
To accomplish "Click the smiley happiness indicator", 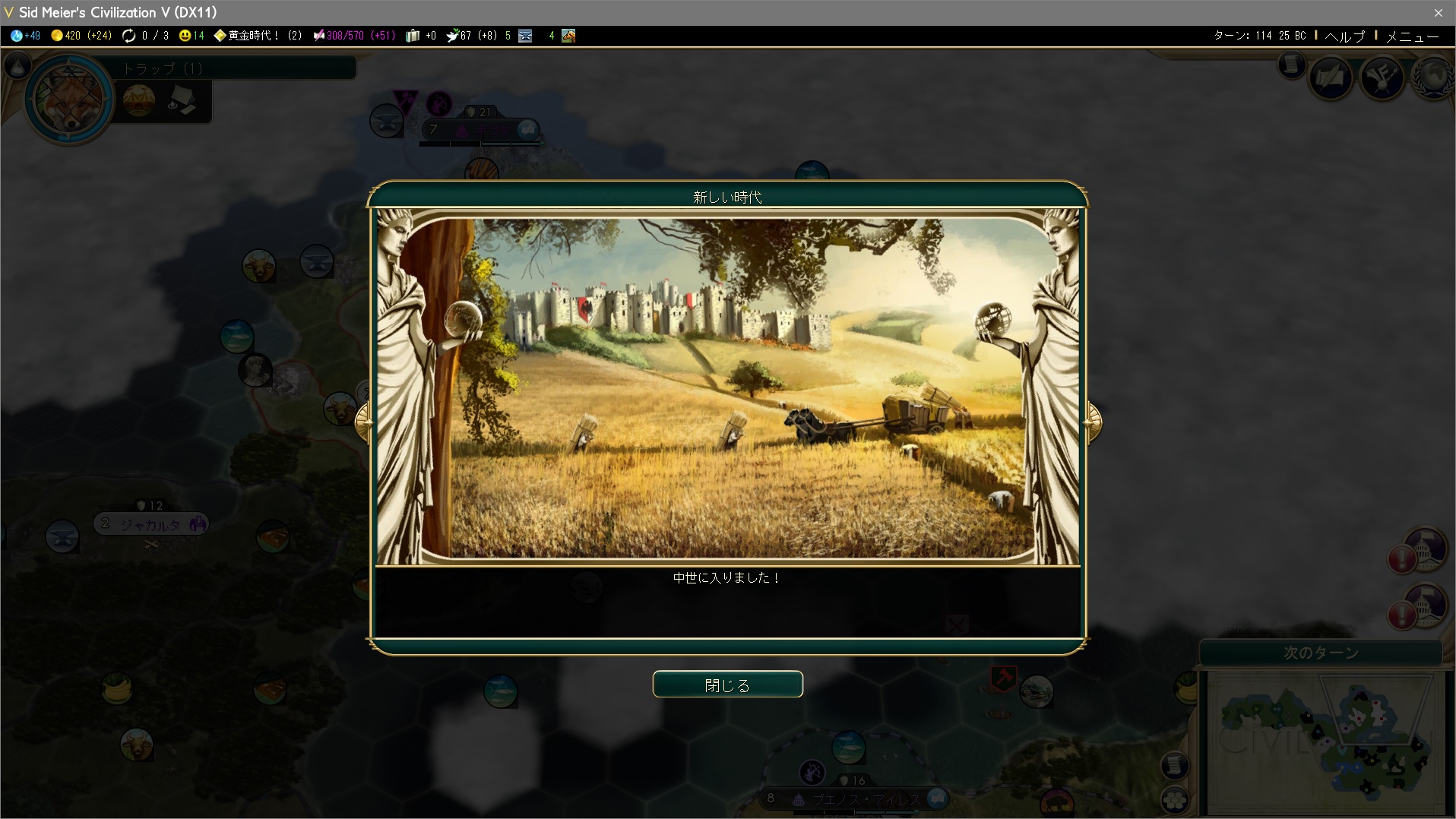I will pos(191,36).
